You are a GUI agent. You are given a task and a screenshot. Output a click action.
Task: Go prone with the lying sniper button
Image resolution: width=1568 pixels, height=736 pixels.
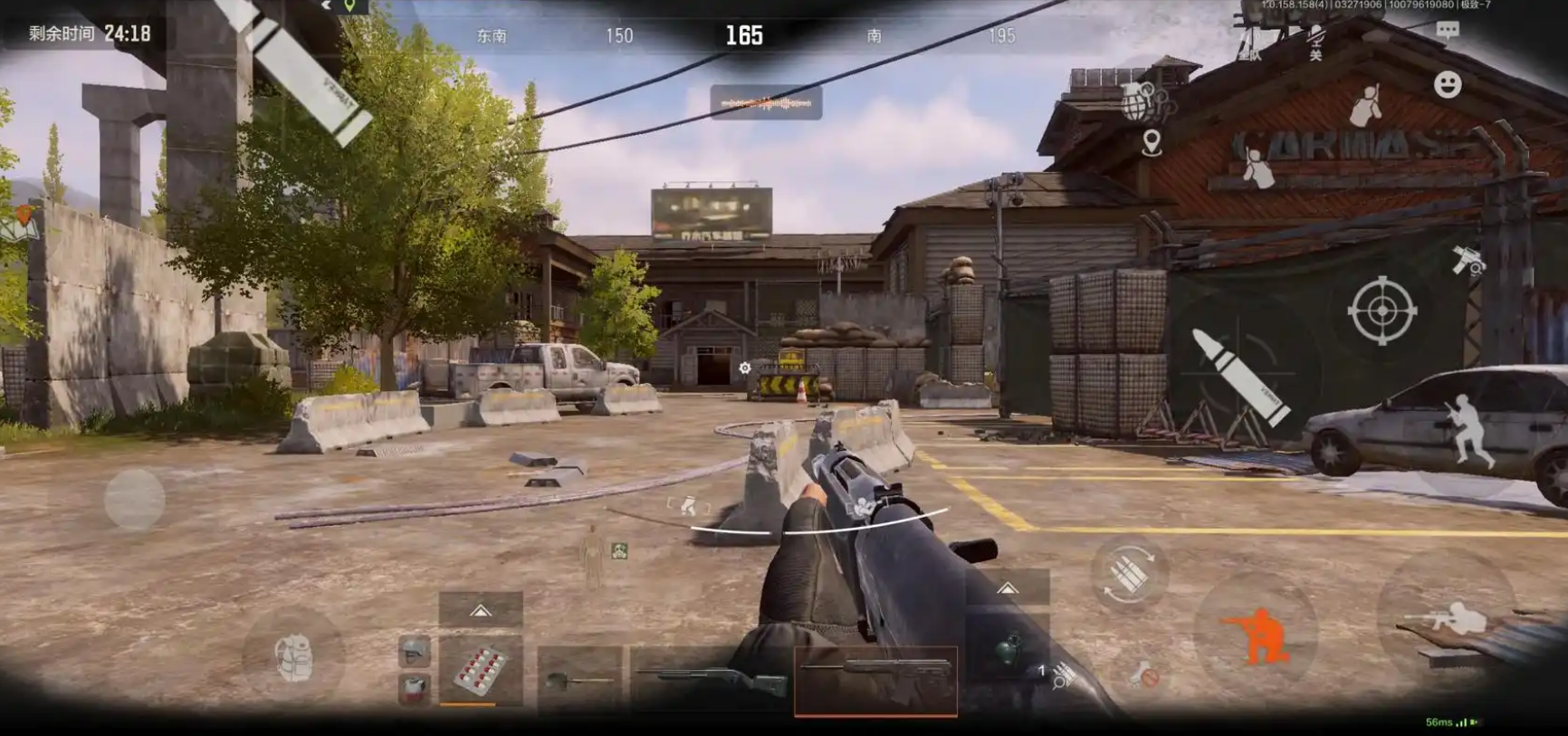pyautogui.click(x=1445, y=620)
